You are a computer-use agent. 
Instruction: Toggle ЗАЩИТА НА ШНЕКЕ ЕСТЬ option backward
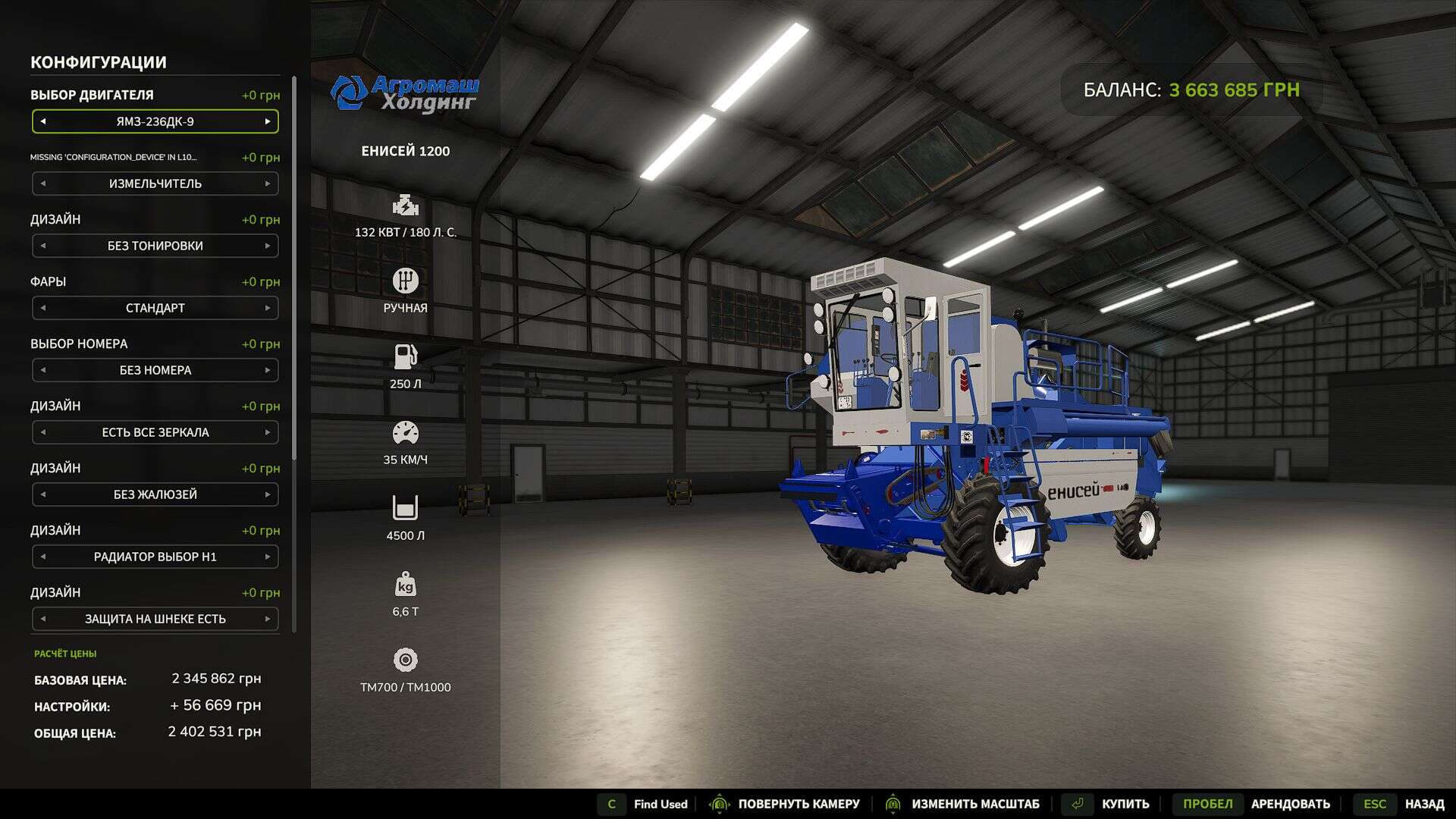(43, 619)
